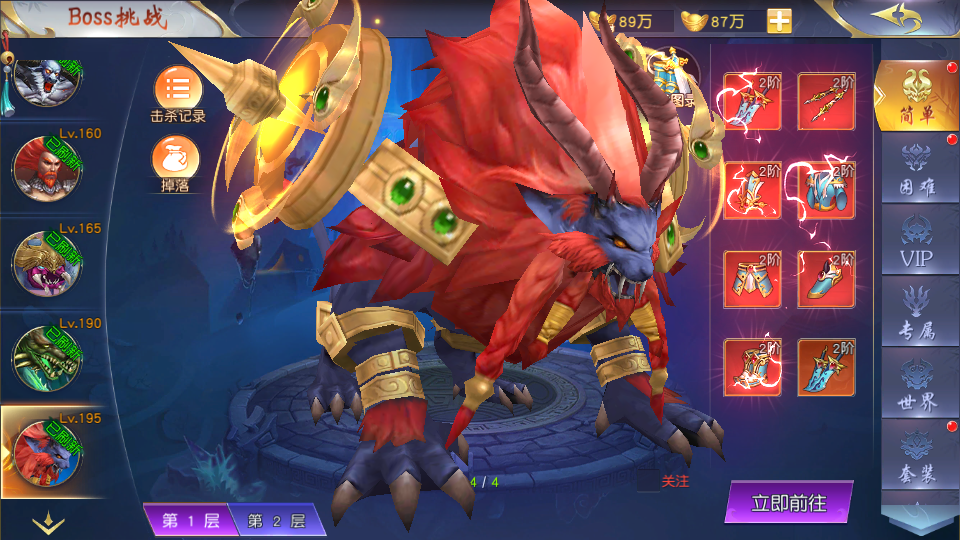Image resolution: width=960 pixels, height=540 pixels.
Task: Click the plus button to add gold ingots
Action: pos(779,21)
